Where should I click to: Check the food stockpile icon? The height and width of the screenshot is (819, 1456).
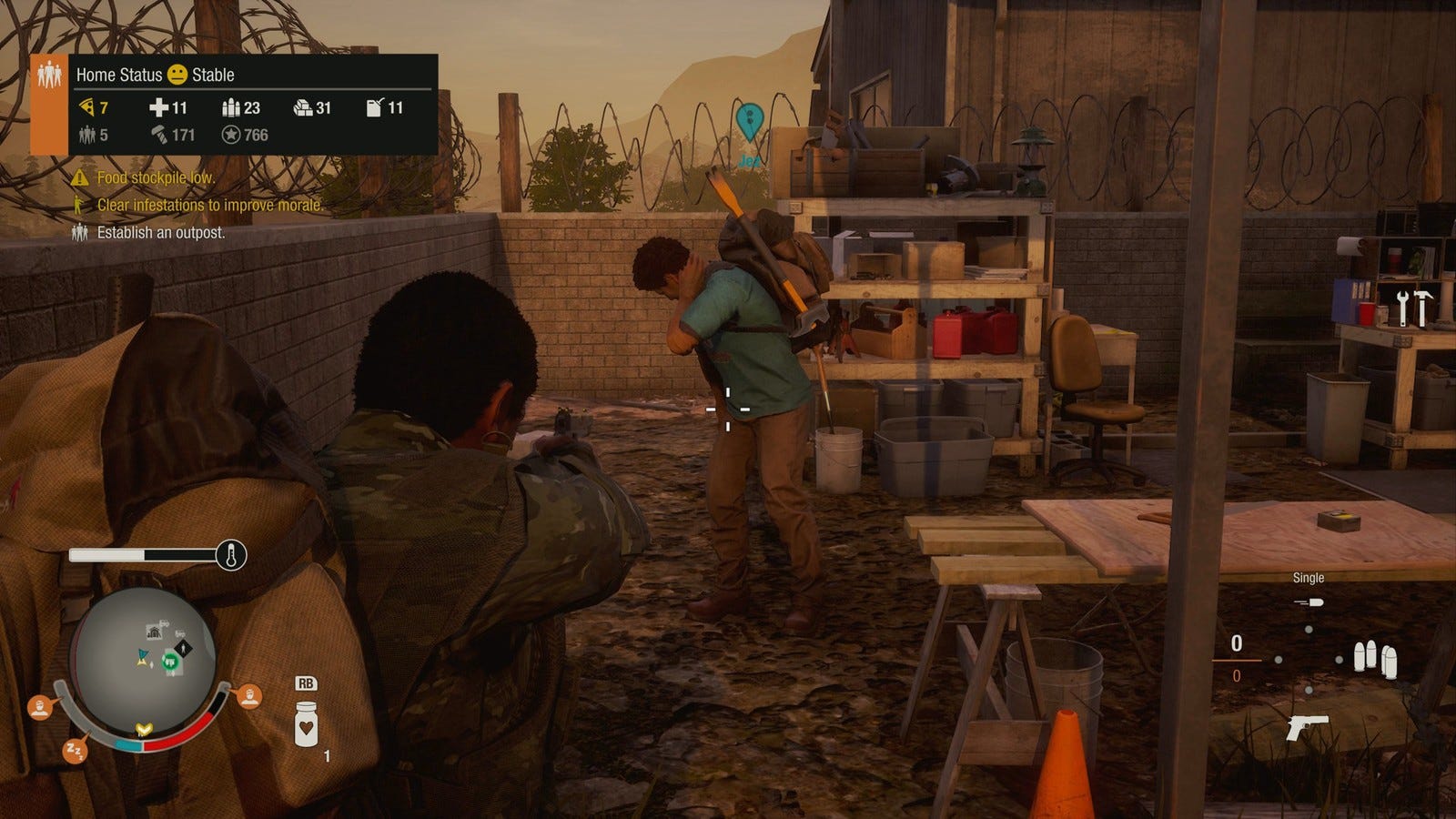(x=87, y=107)
